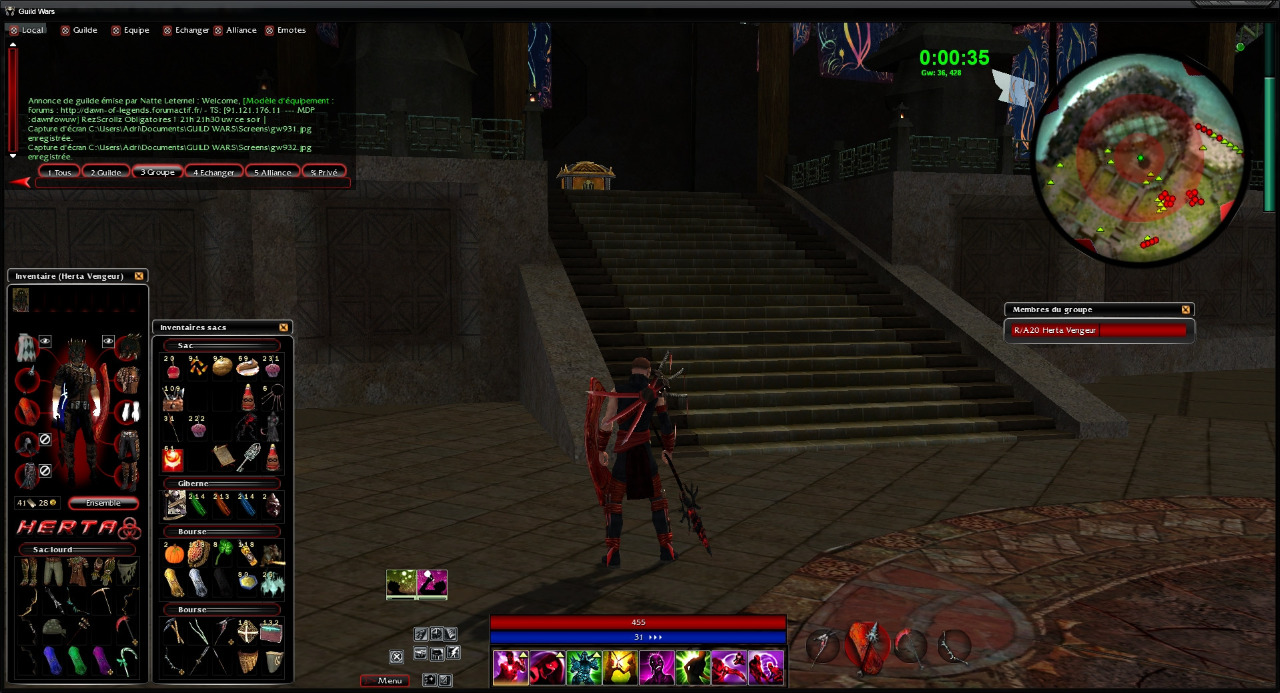
Task: Activate the first skill on the skill bar
Action: coord(510,667)
